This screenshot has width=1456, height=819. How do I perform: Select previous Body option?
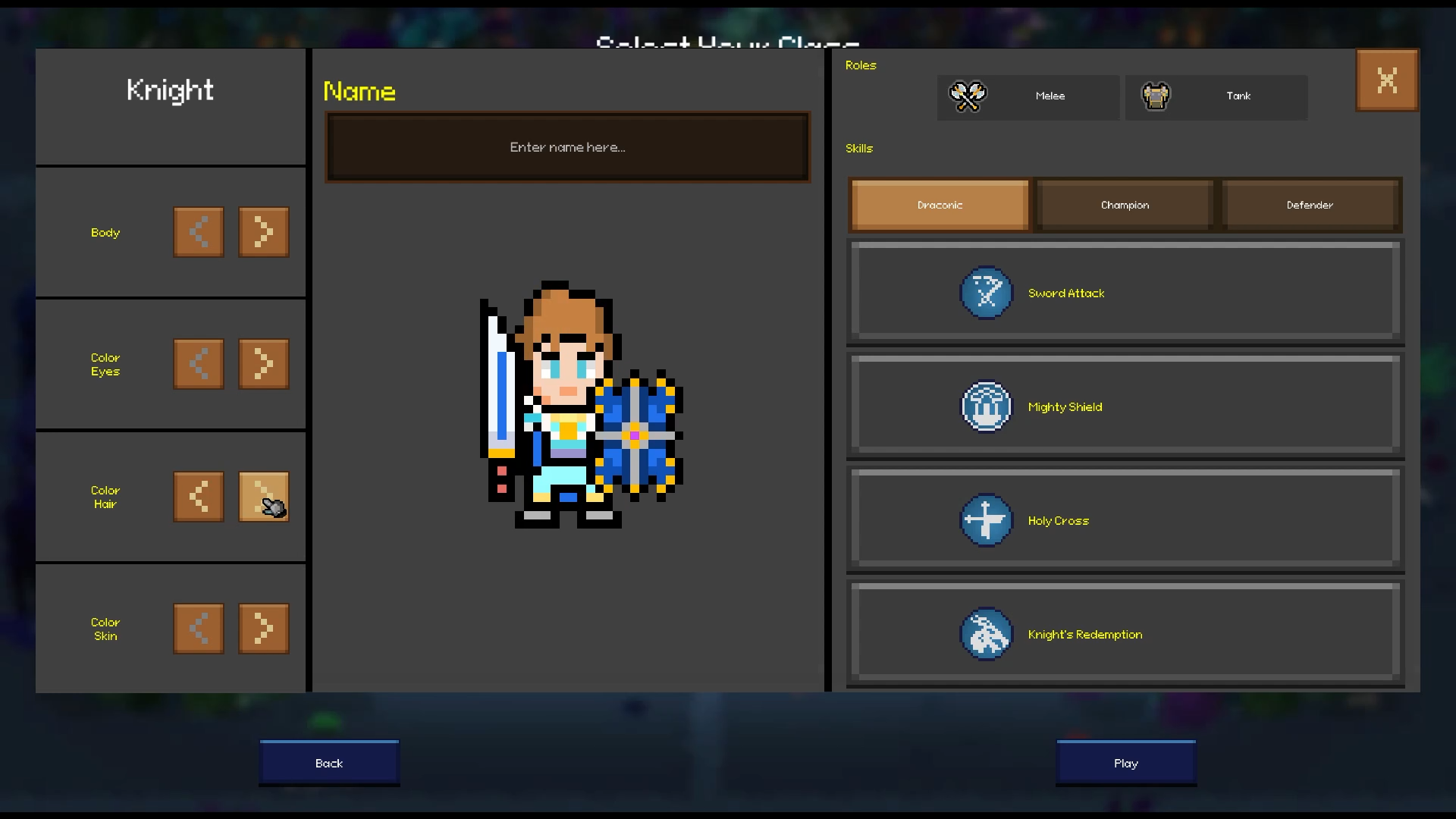(x=199, y=232)
